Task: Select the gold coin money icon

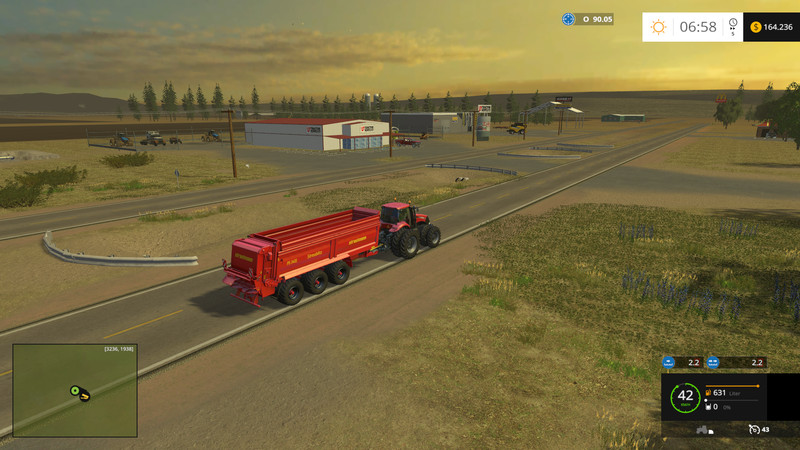Action: coord(755,27)
